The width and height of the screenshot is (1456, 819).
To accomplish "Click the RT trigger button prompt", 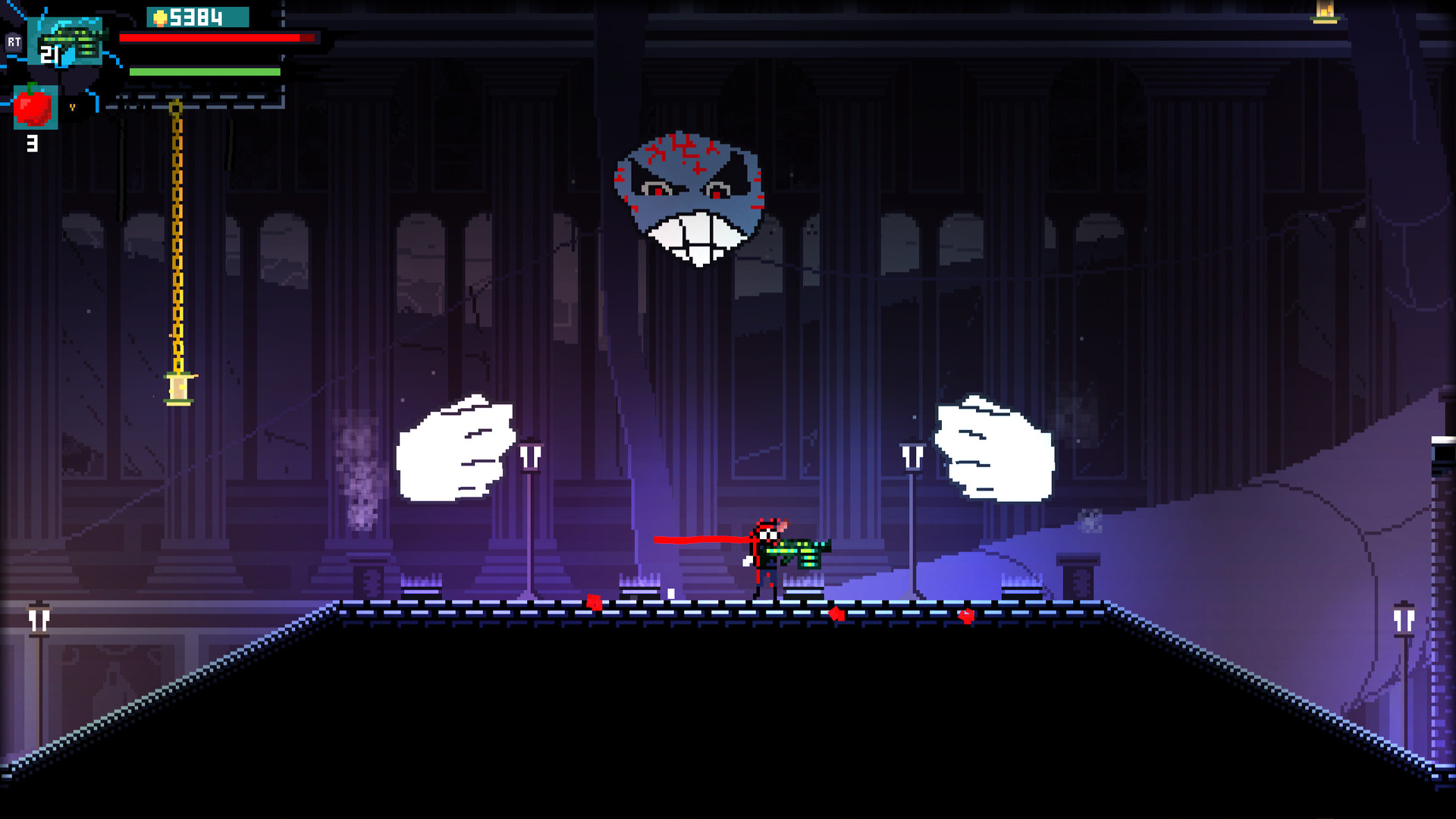I will tap(14, 42).
